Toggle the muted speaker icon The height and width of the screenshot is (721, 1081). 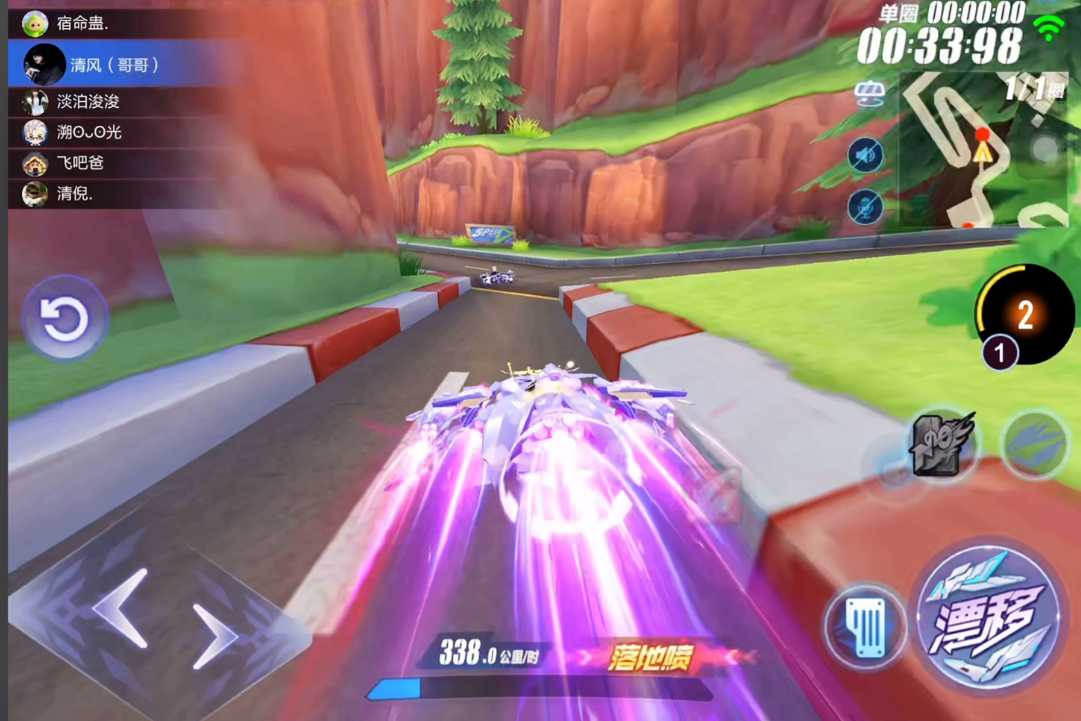[x=865, y=155]
